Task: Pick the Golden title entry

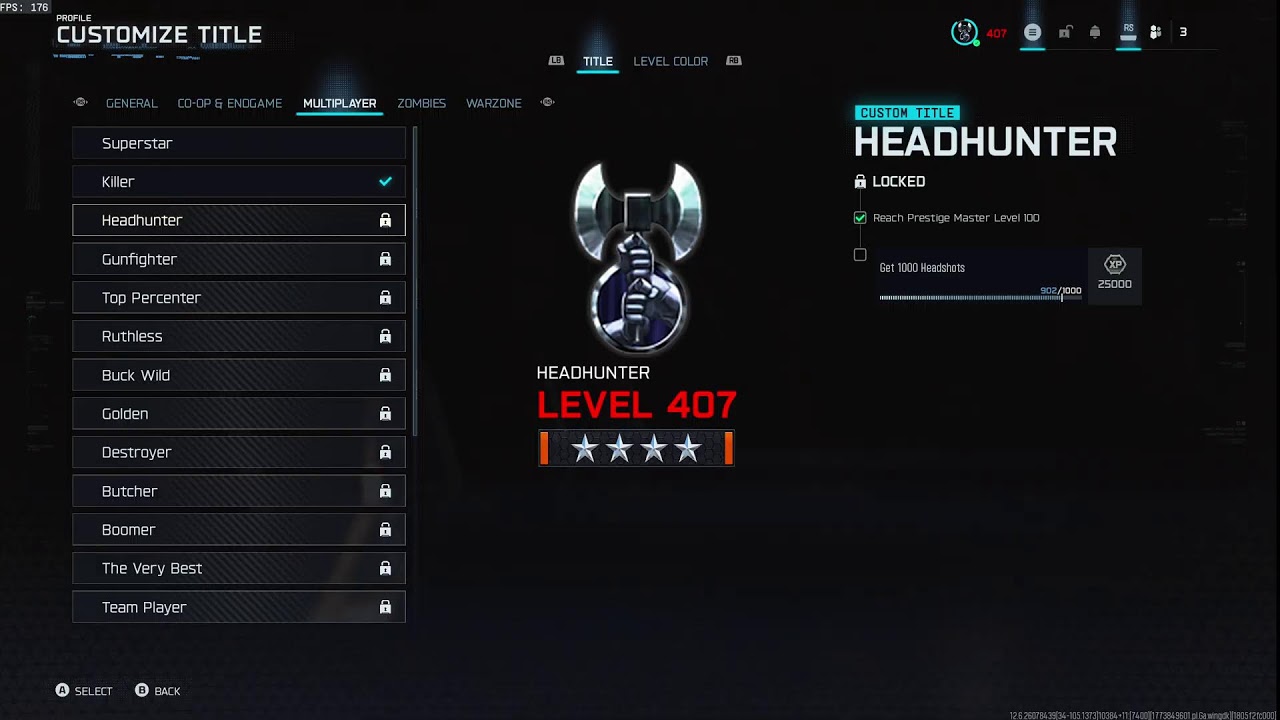Action: (238, 414)
